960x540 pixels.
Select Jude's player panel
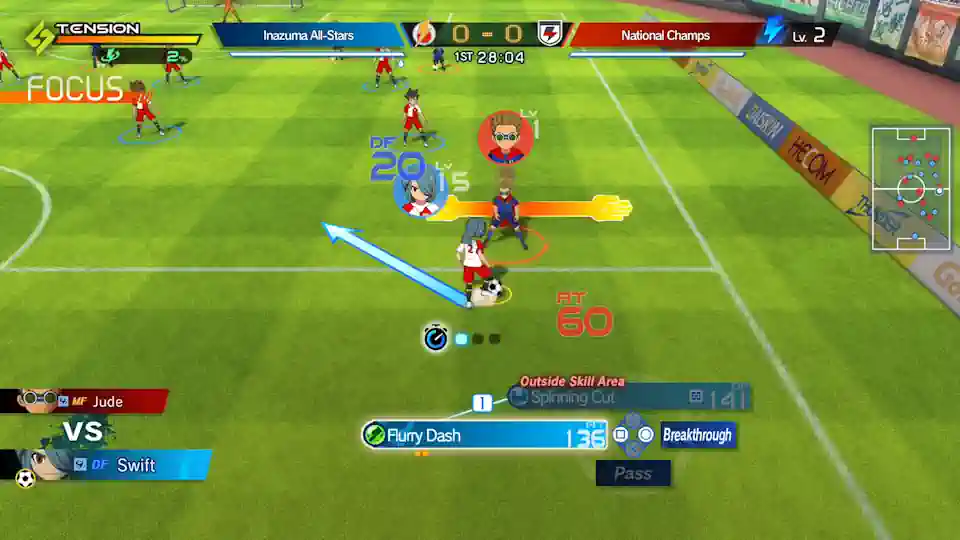pos(84,402)
